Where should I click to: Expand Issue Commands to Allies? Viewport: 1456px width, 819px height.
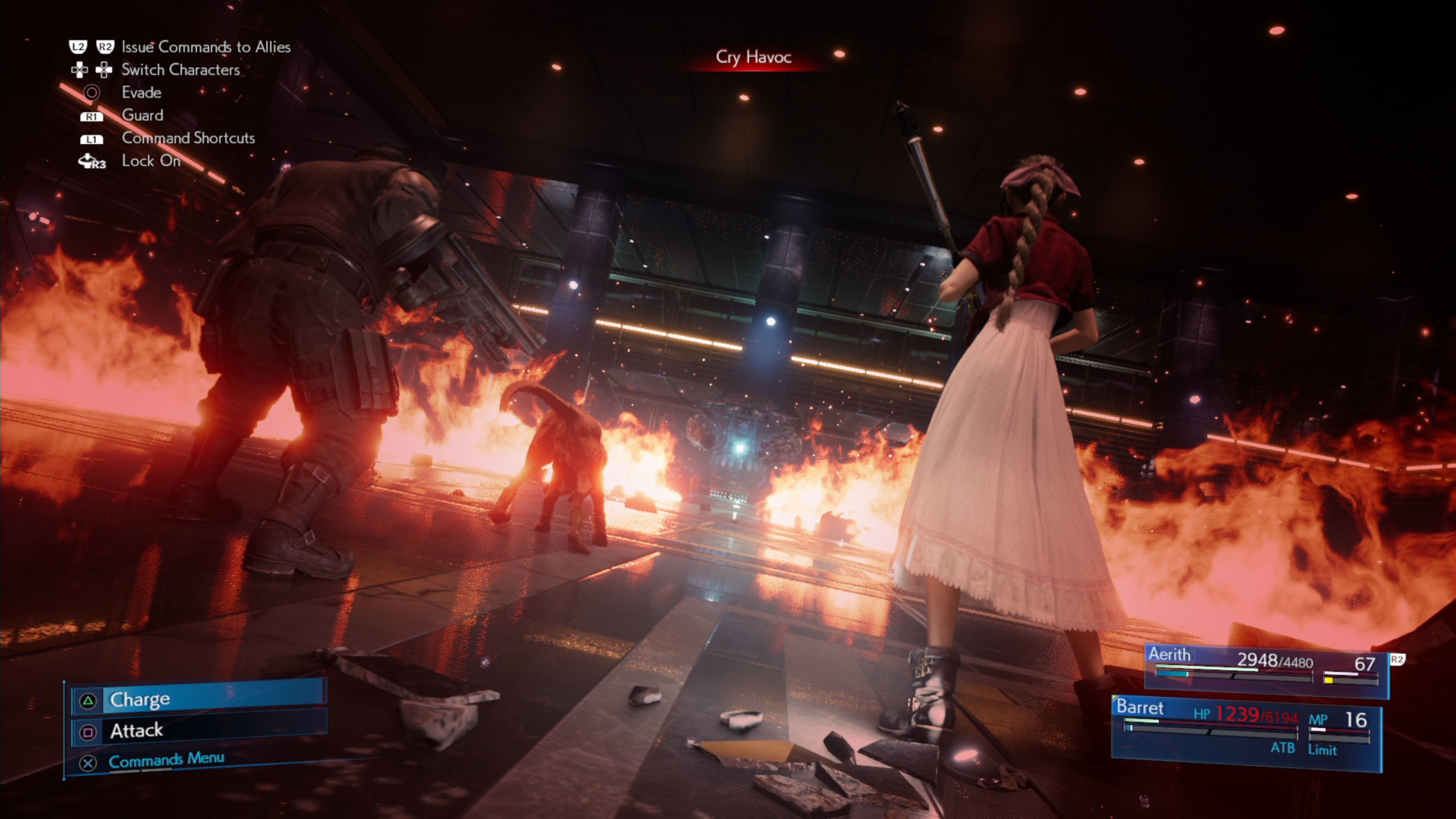coord(206,47)
